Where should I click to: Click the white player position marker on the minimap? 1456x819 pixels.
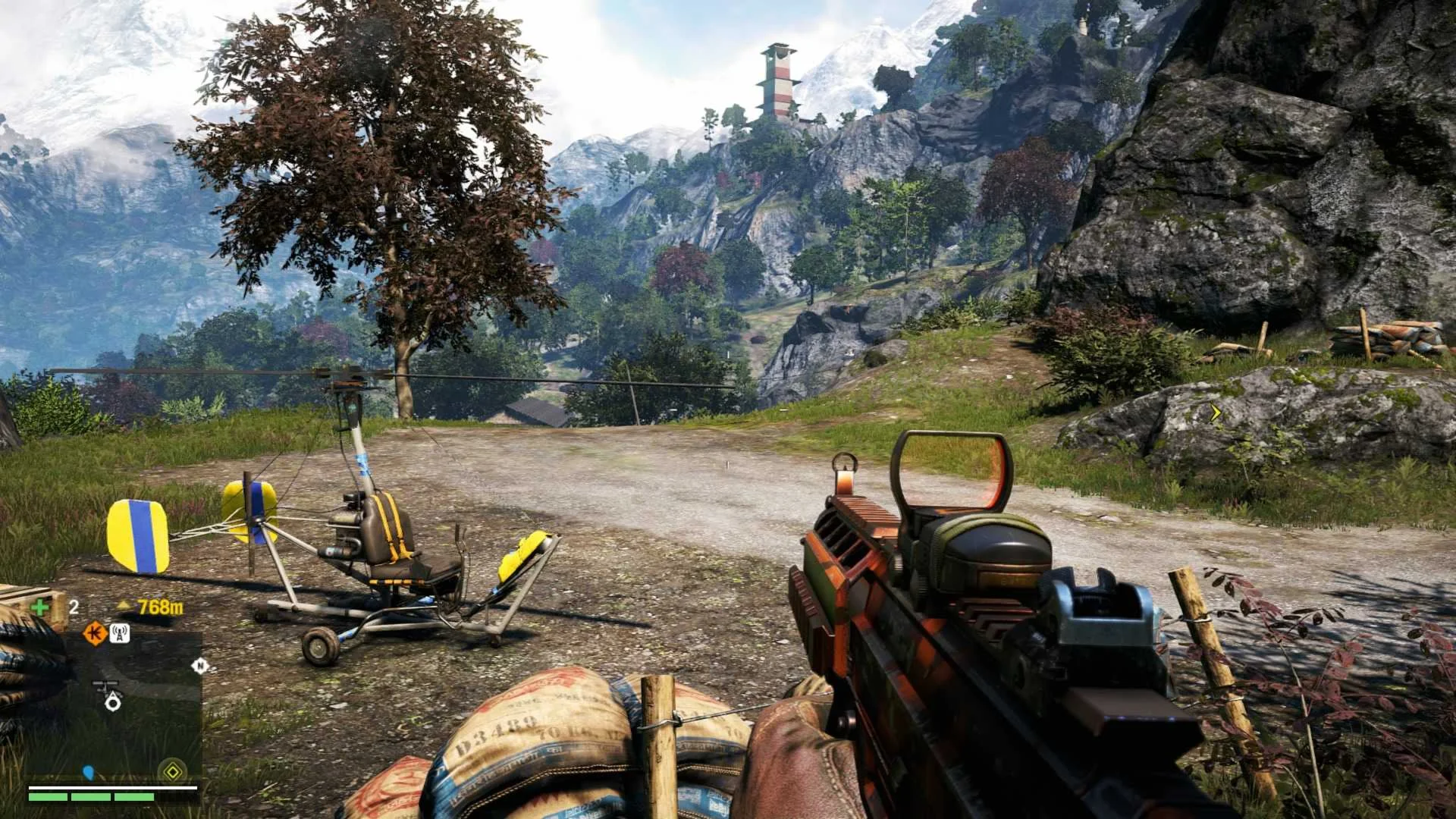click(113, 703)
